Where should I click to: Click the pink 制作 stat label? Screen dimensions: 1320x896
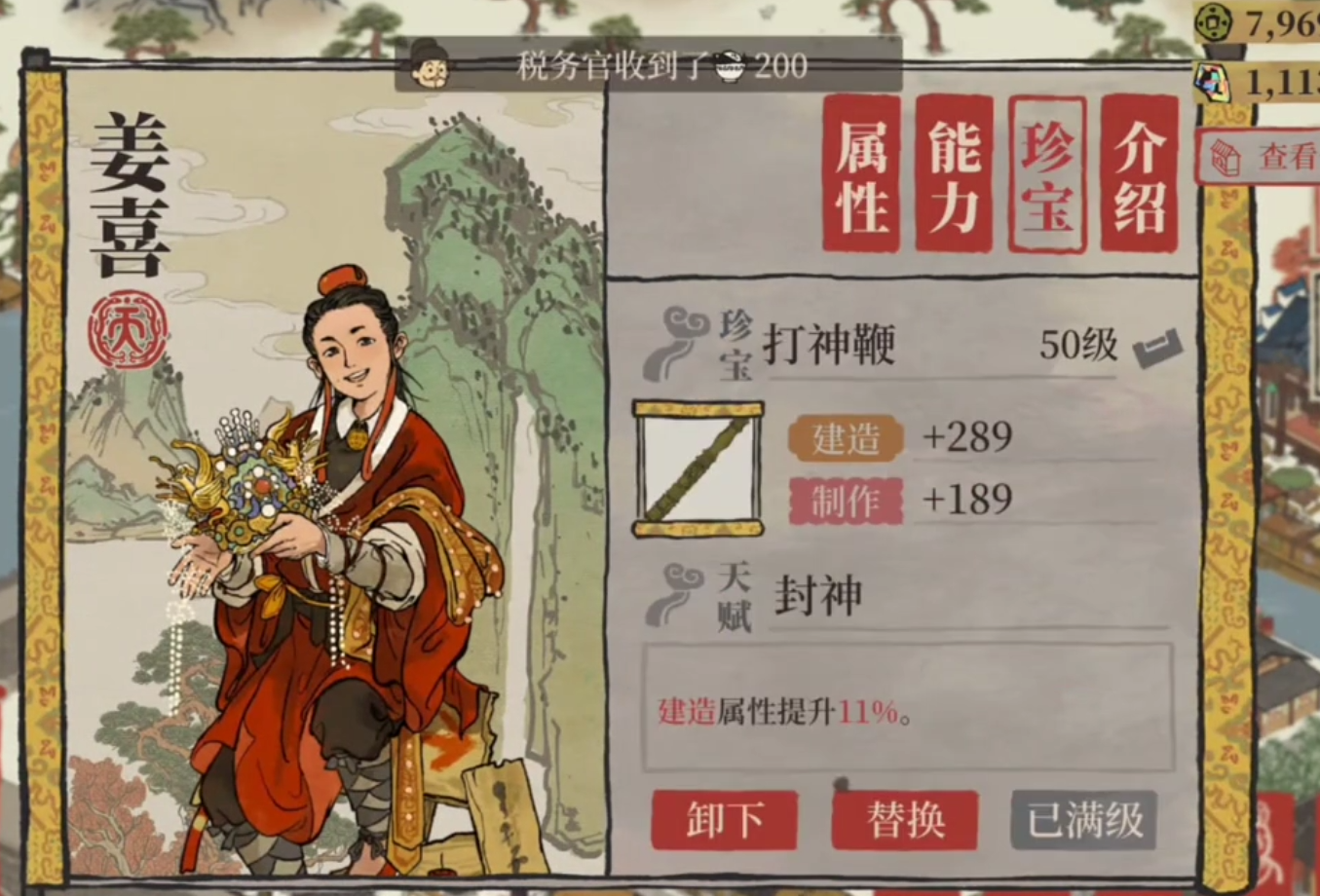pyautogui.click(x=847, y=500)
